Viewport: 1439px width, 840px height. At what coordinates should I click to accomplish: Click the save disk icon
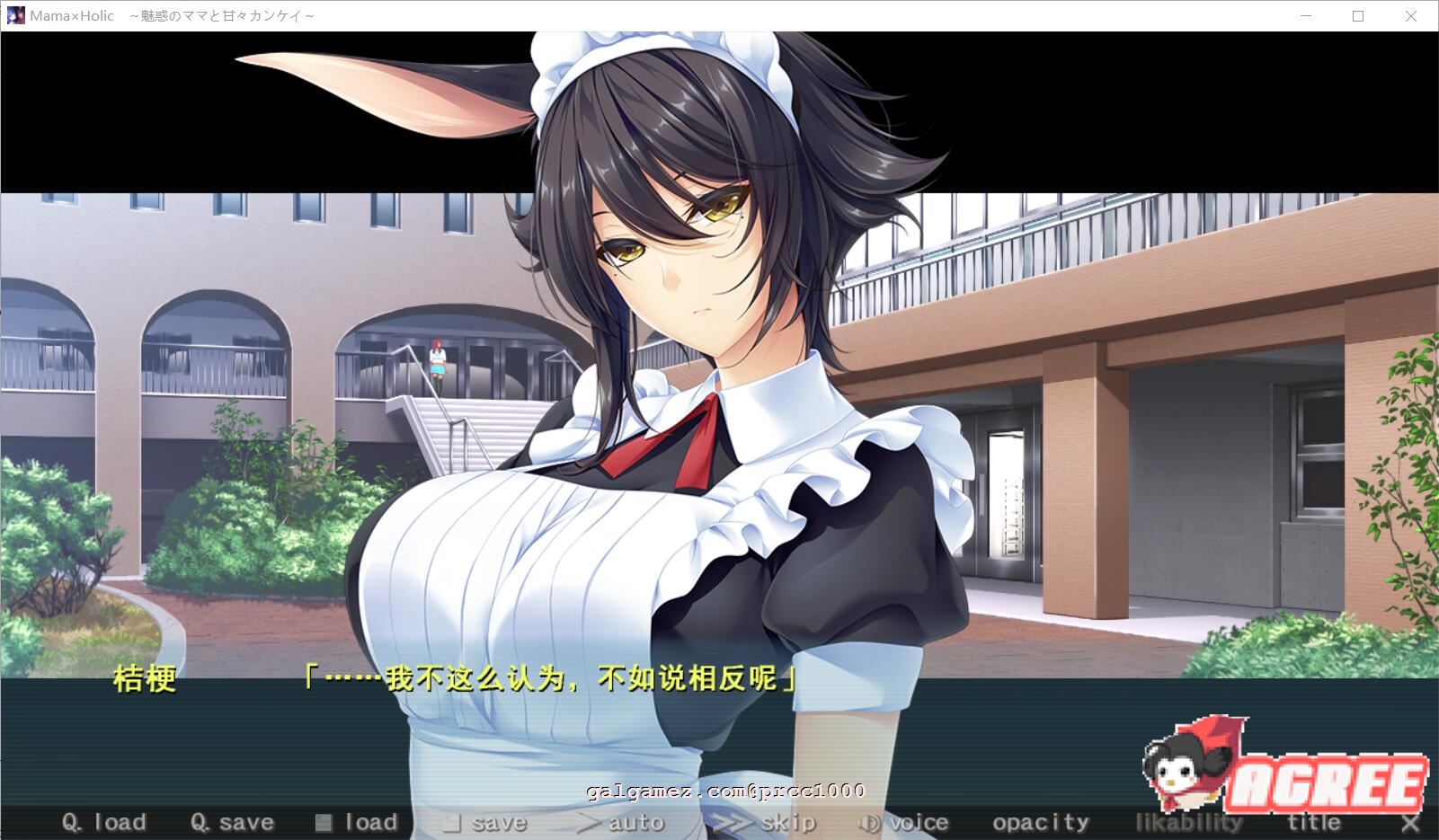tap(453, 821)
